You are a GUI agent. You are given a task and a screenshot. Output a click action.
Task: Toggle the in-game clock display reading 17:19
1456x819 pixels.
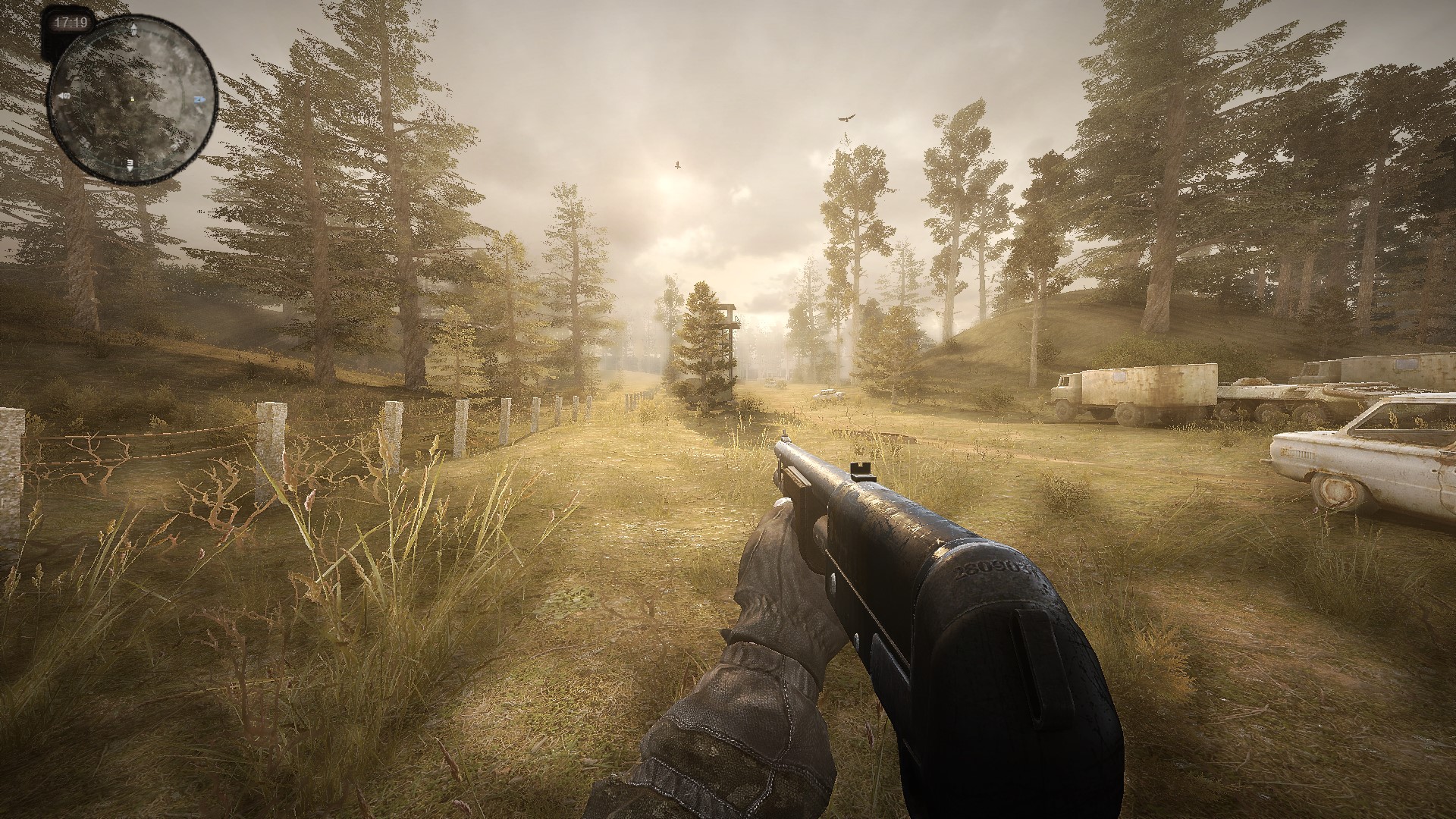point(71,20)
